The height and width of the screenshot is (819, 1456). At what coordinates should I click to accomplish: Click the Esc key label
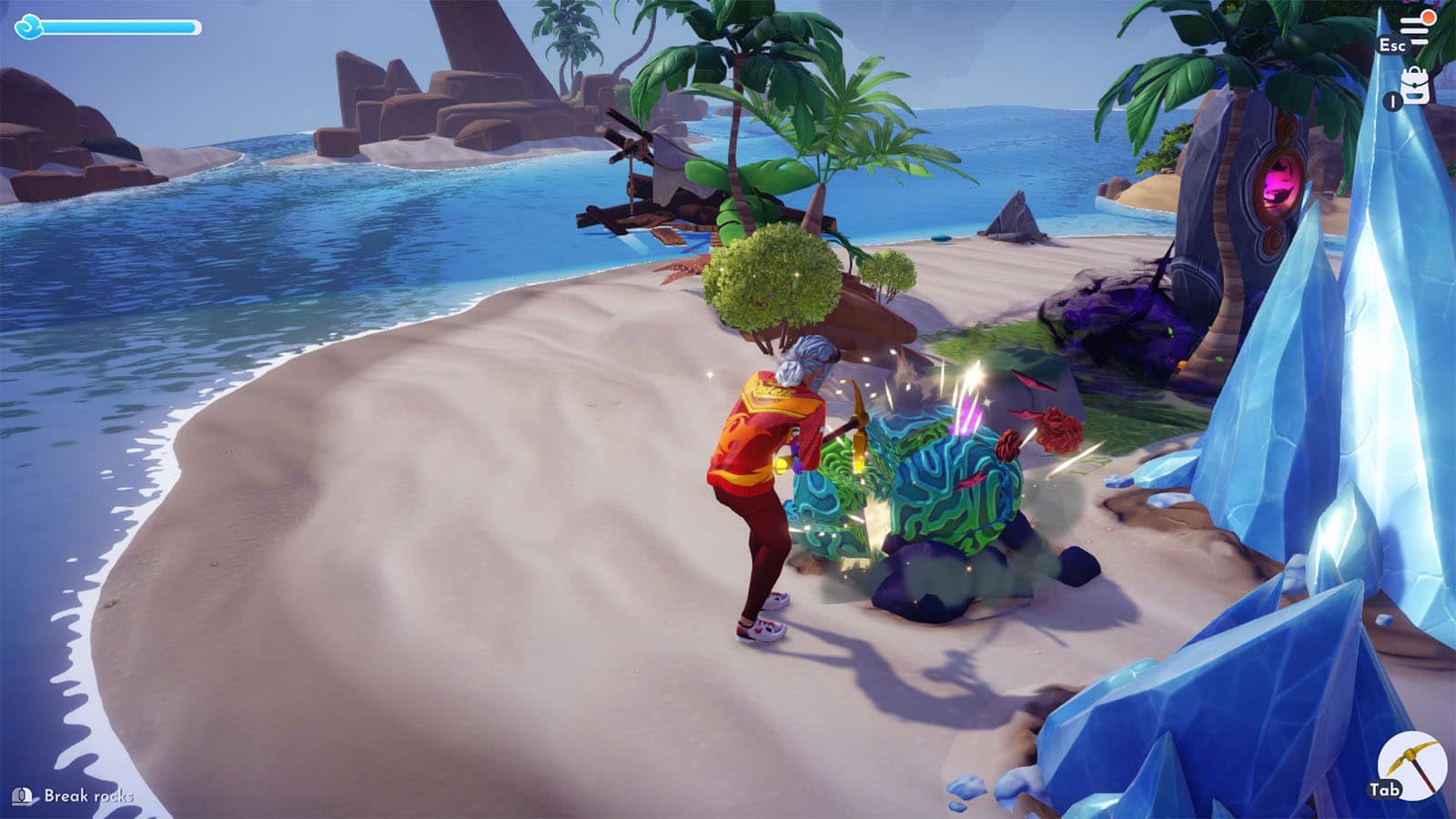pos(1390,45)
